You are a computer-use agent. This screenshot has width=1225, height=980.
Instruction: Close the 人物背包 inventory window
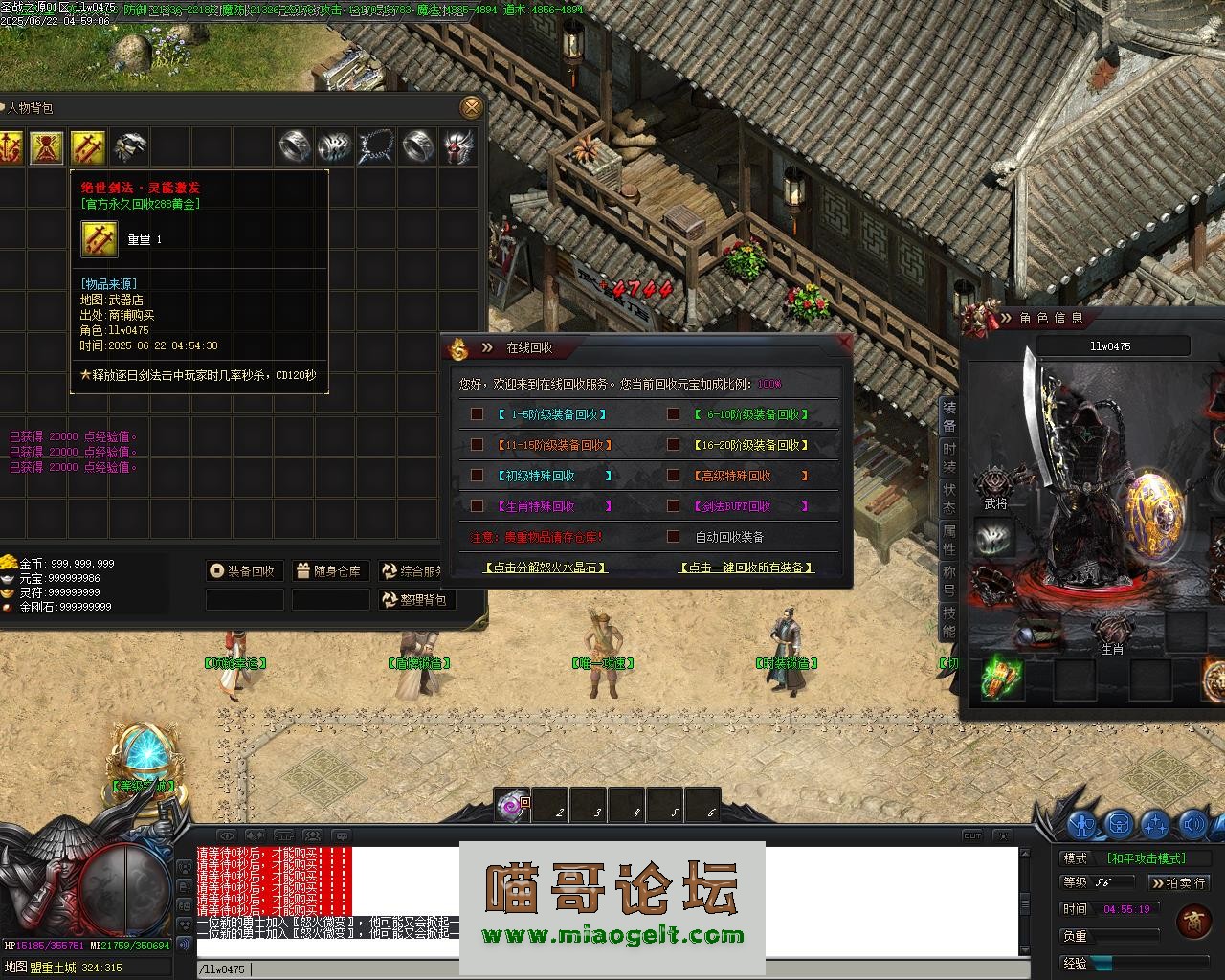[x=471, y=107]
